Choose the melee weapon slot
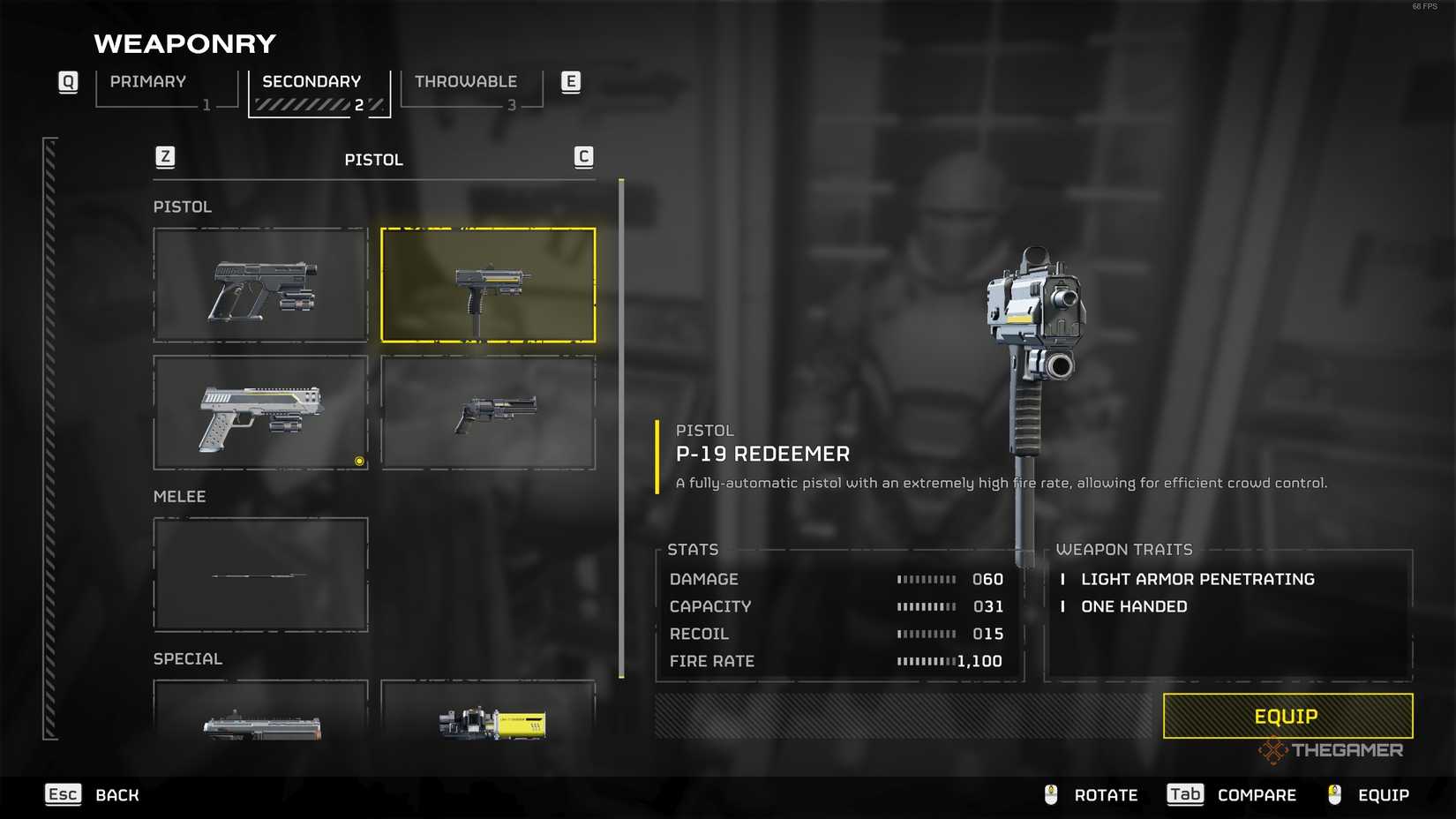 click(260, 575)
